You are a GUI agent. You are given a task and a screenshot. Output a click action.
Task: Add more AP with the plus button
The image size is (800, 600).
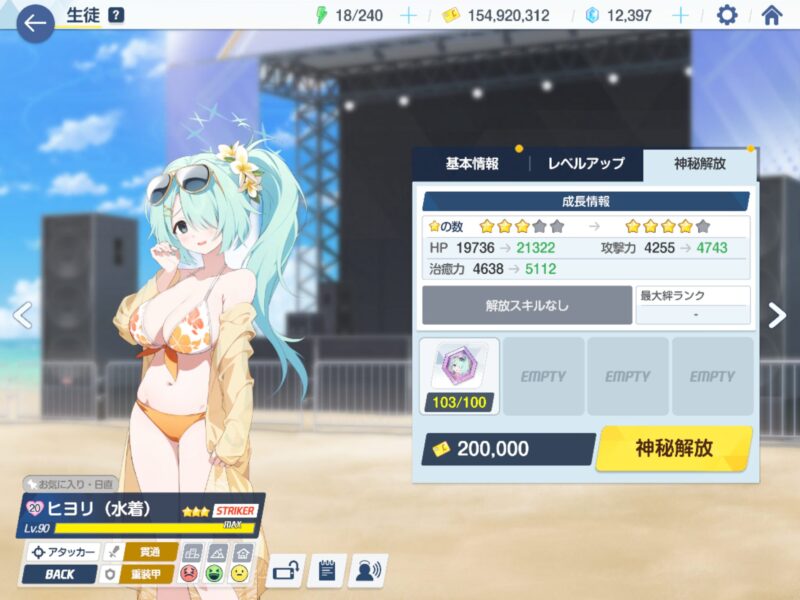coord(408,15)
